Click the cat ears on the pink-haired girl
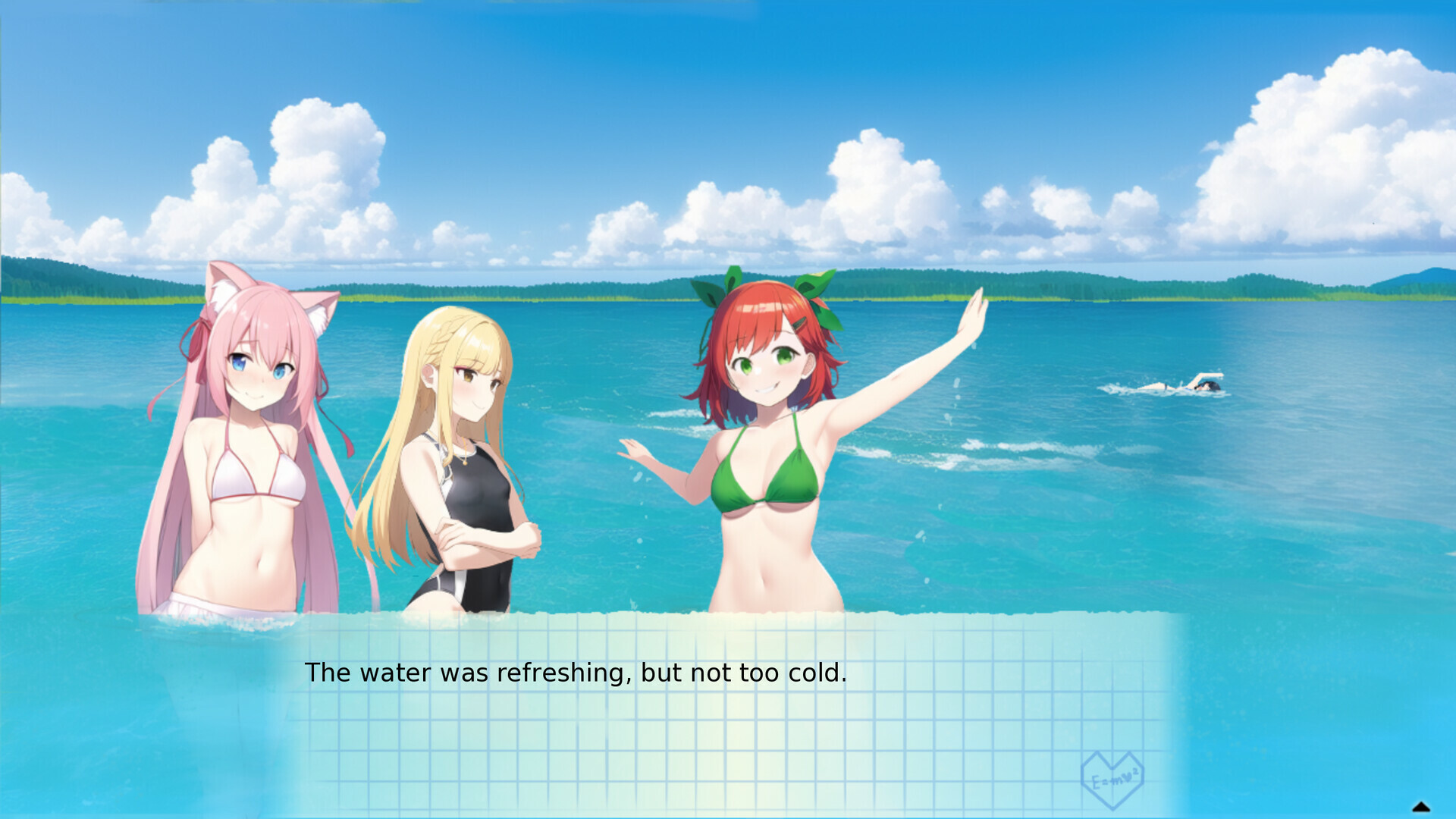The width and height of the screenshot is (1456, 819). pos(224,288)
